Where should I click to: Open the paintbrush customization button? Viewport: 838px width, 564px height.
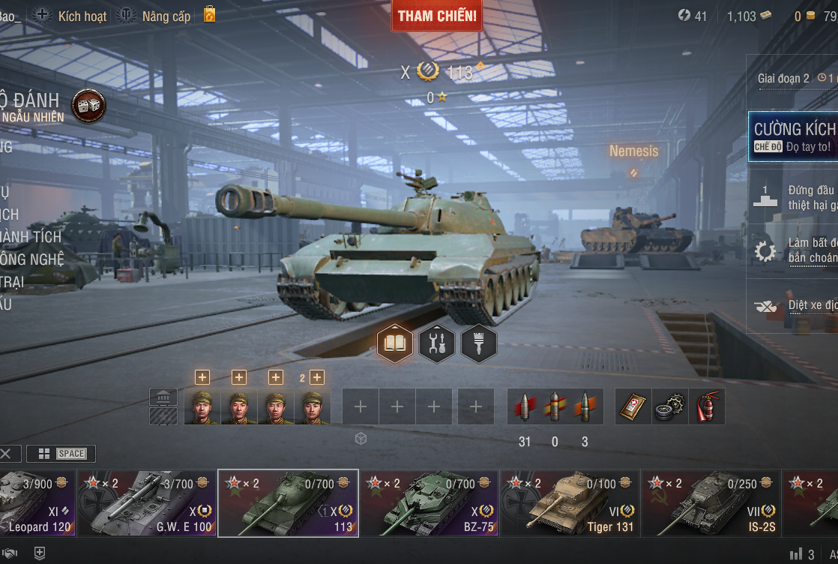479,344
